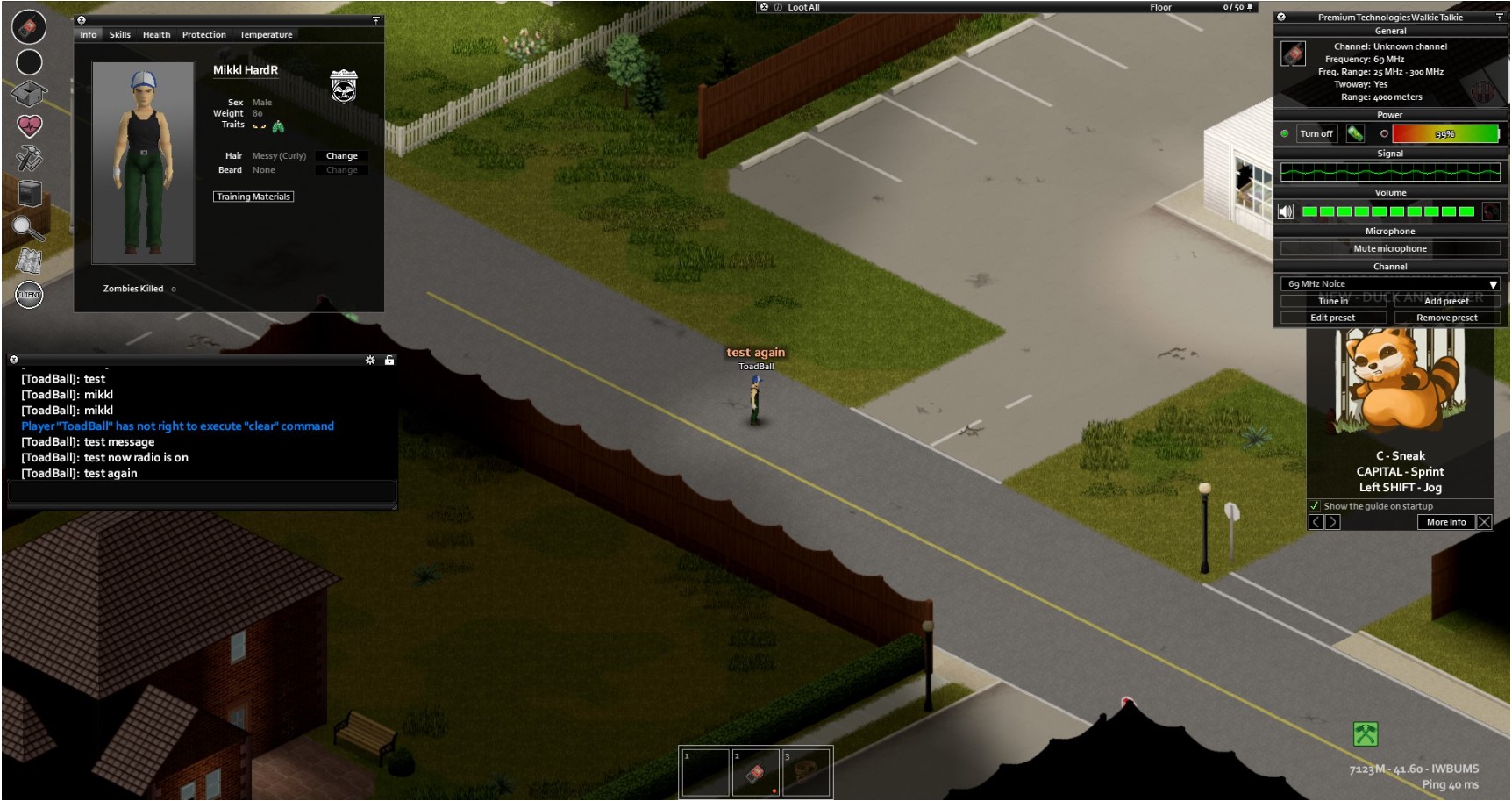The image size is (1512, 801).
Task: Click the battery icon in Power section
Action: pos(1355,133)
